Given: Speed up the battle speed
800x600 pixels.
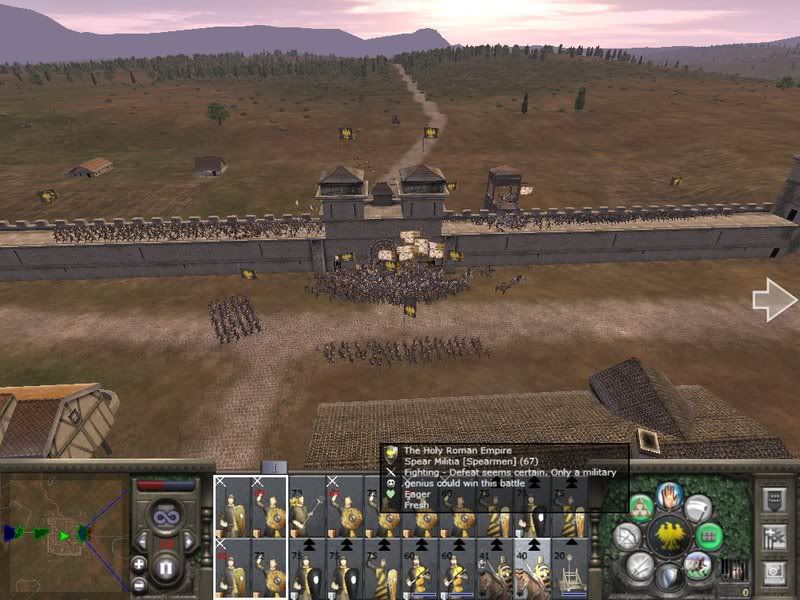Looking at the screenshot, I should 189,540.
